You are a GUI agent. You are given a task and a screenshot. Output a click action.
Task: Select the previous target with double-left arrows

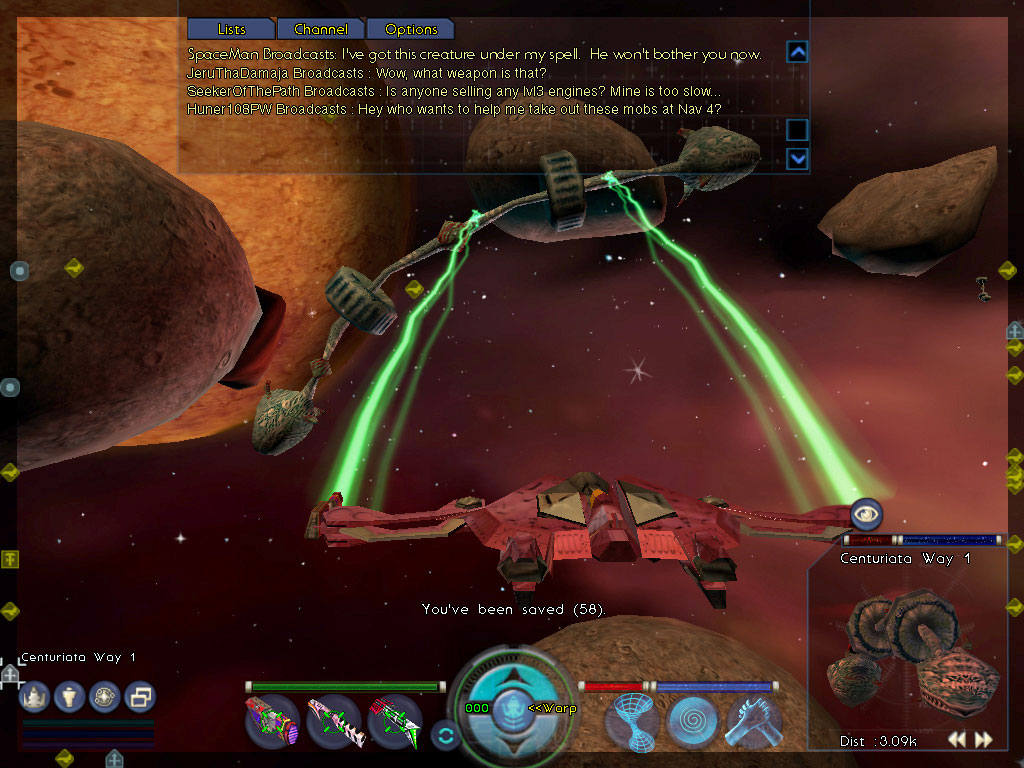pos(957,740)
